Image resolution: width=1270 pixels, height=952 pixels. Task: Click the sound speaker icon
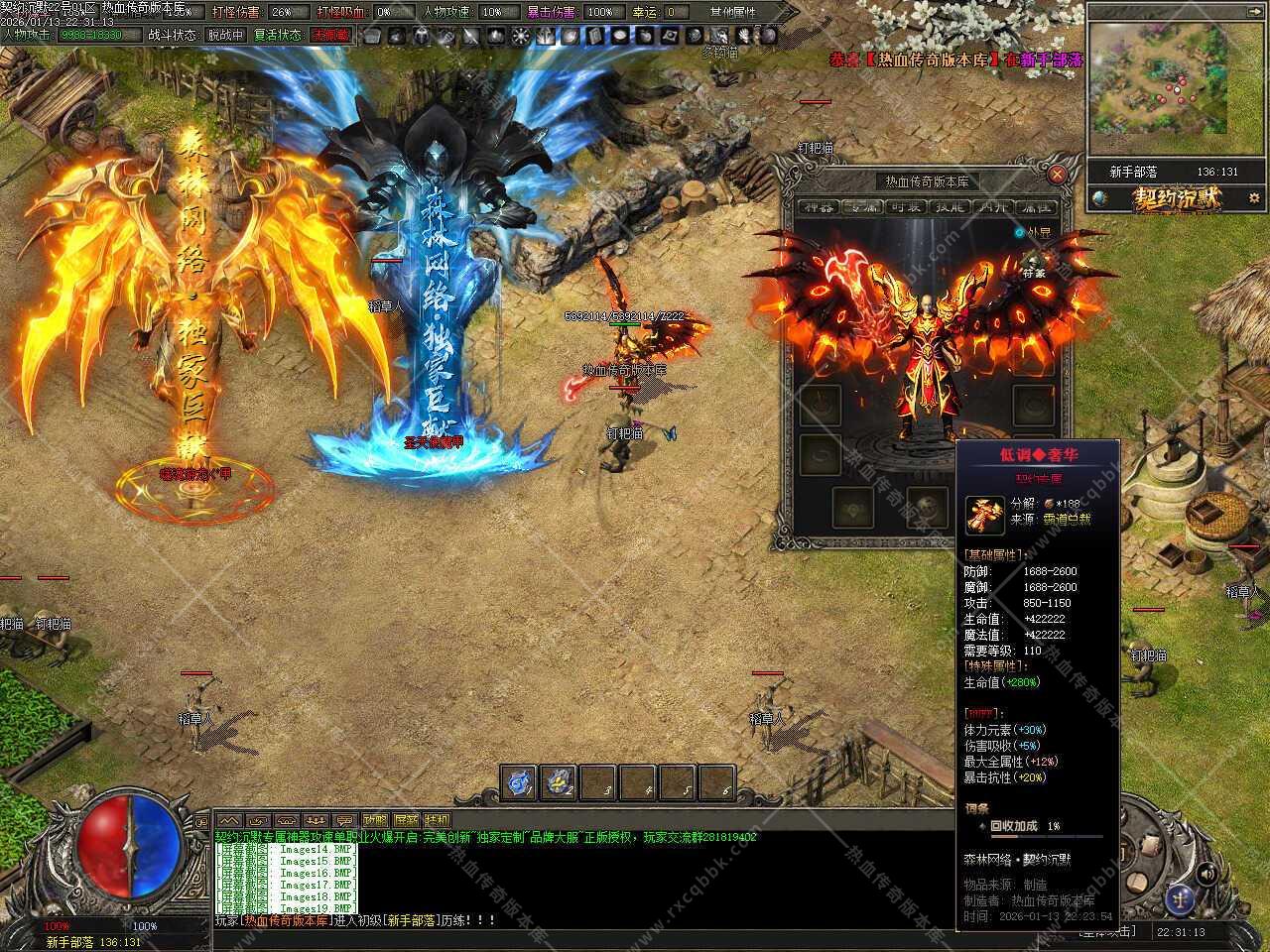1206,874
